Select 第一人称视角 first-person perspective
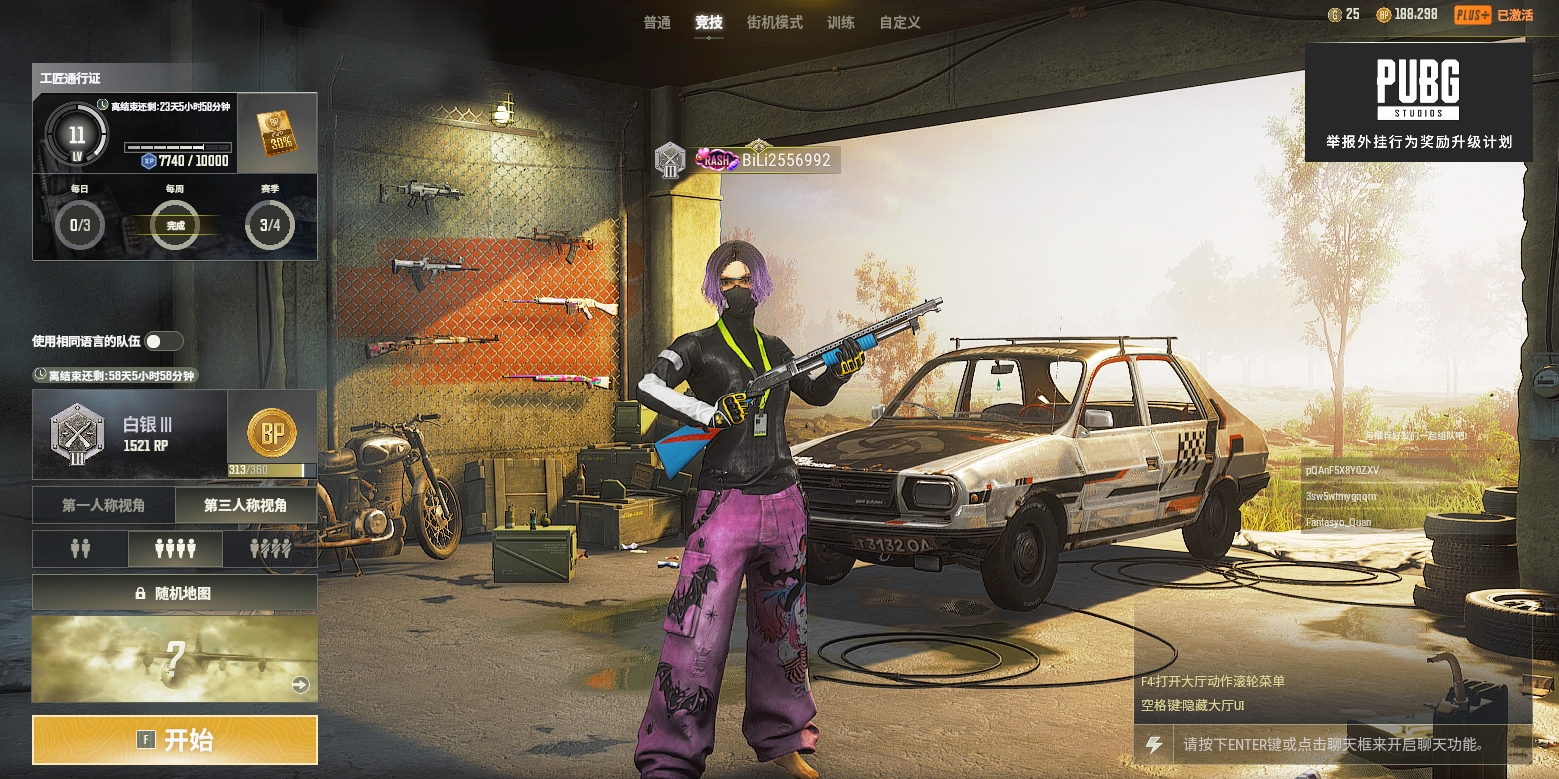1559x779 pixels. pos(104,506)
